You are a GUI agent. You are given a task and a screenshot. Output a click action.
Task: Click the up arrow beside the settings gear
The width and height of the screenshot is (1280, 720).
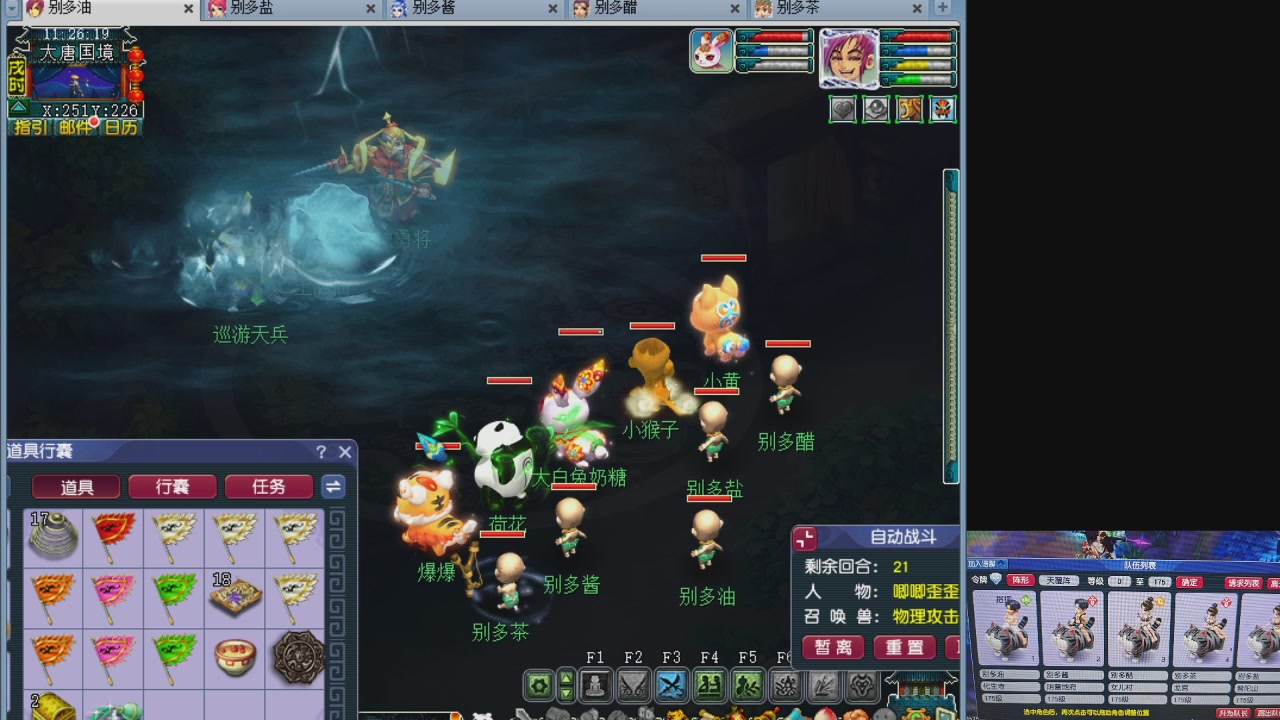565,679
